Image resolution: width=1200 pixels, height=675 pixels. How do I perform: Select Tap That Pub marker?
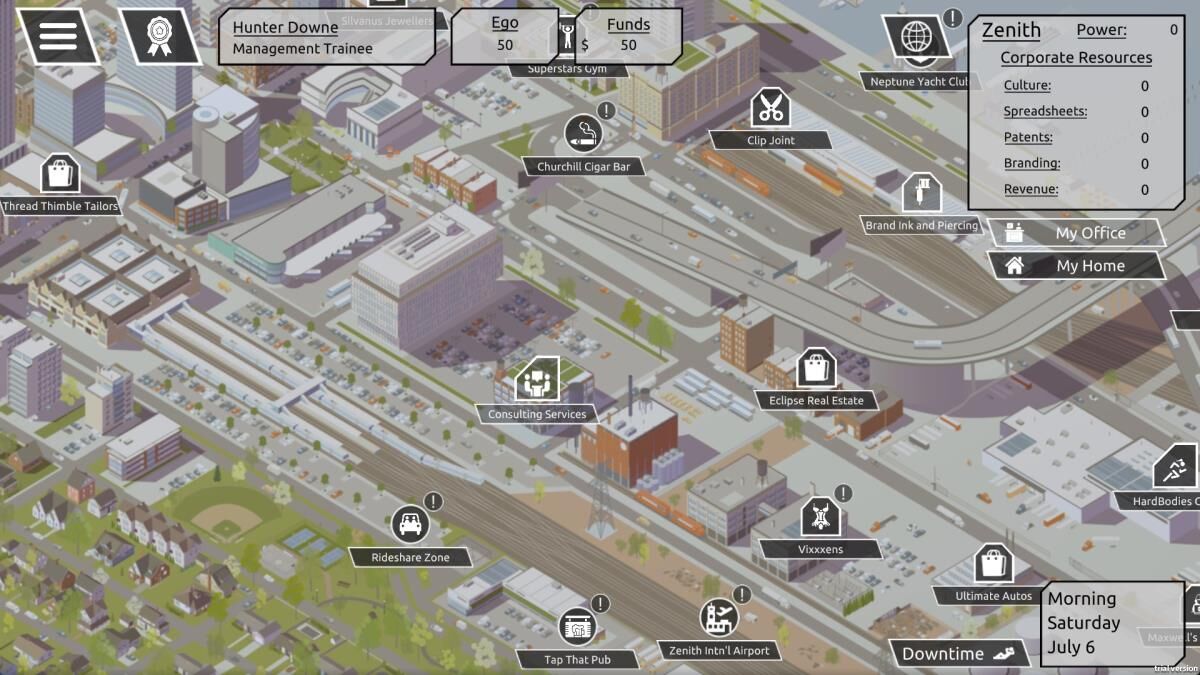577,626
